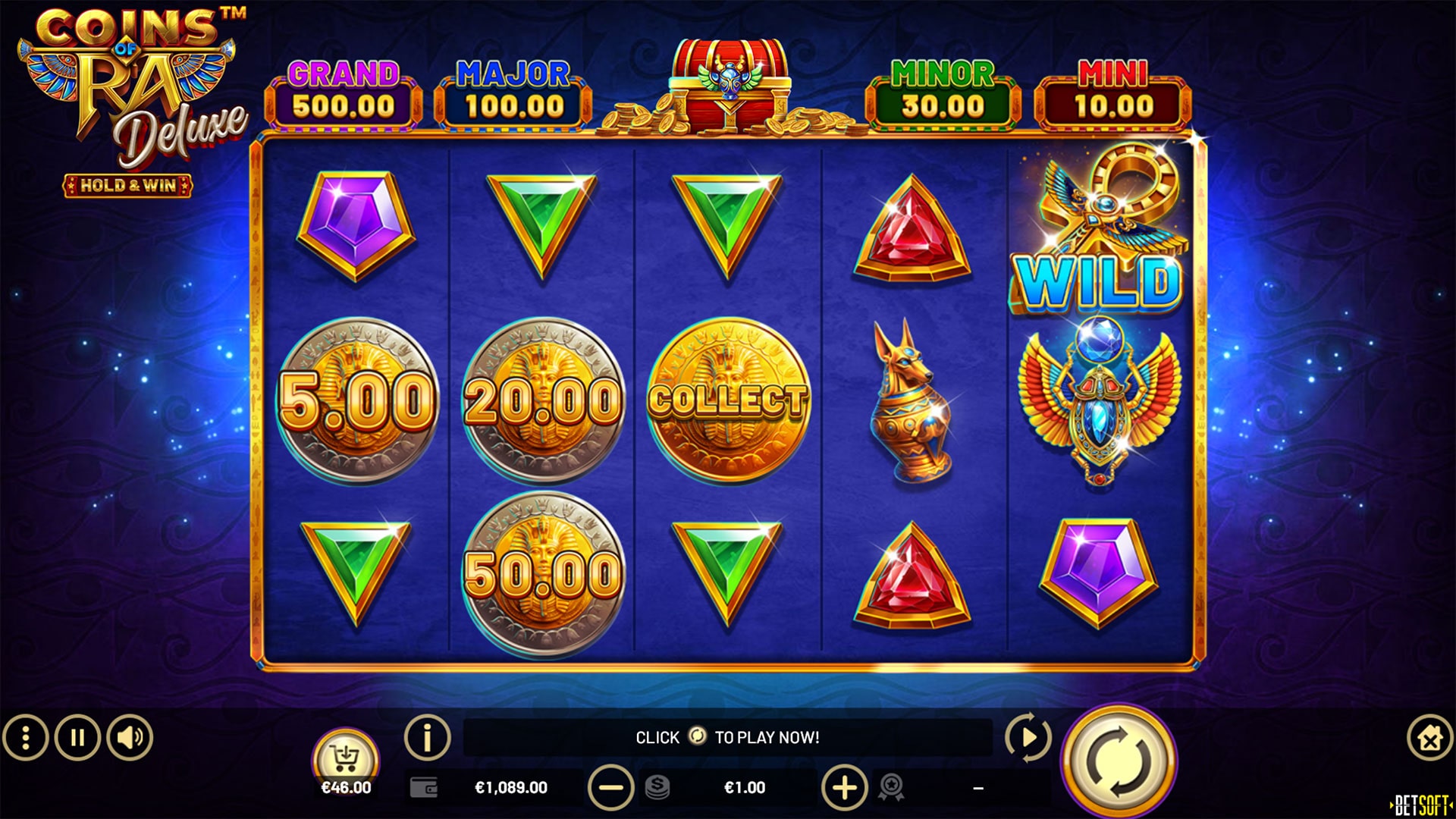Click the award ribbon icon
1456x819 pixels.
[893, 787]
